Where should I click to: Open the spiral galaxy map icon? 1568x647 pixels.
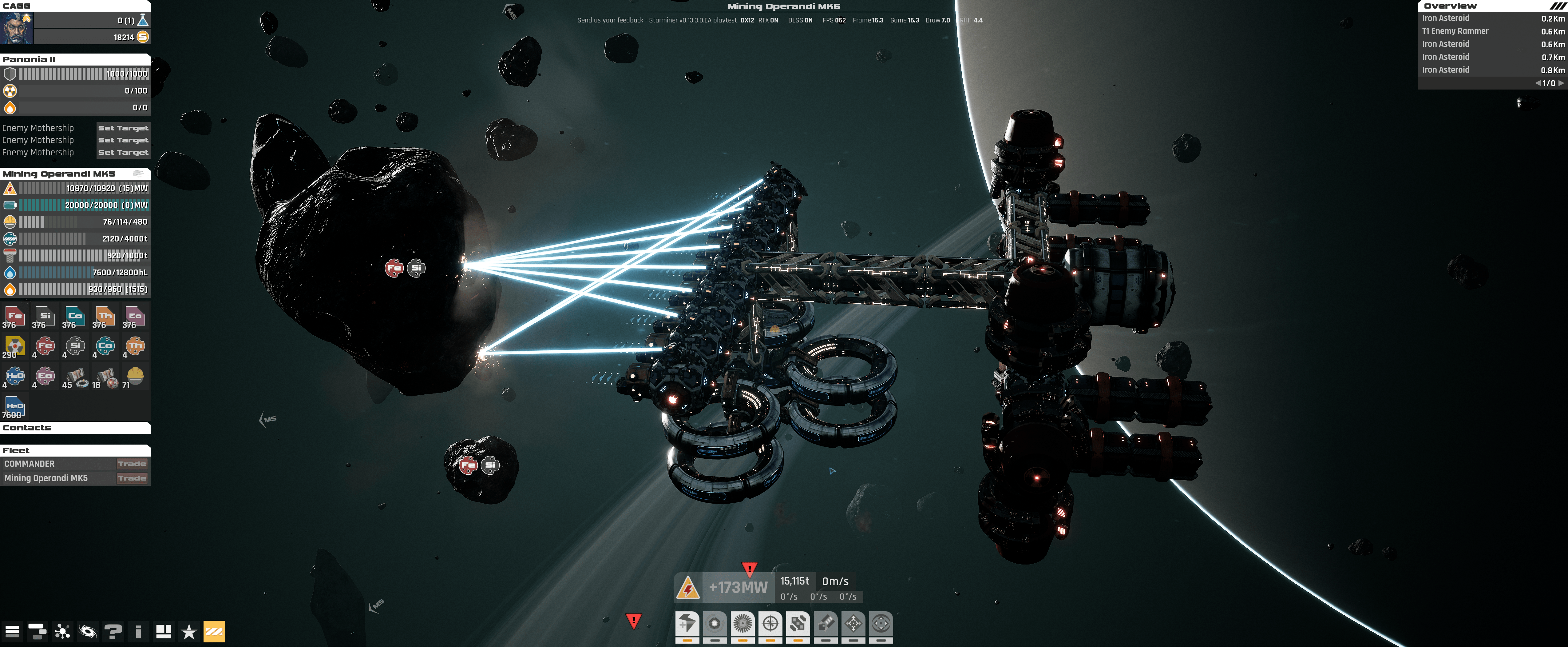point(88,632)
